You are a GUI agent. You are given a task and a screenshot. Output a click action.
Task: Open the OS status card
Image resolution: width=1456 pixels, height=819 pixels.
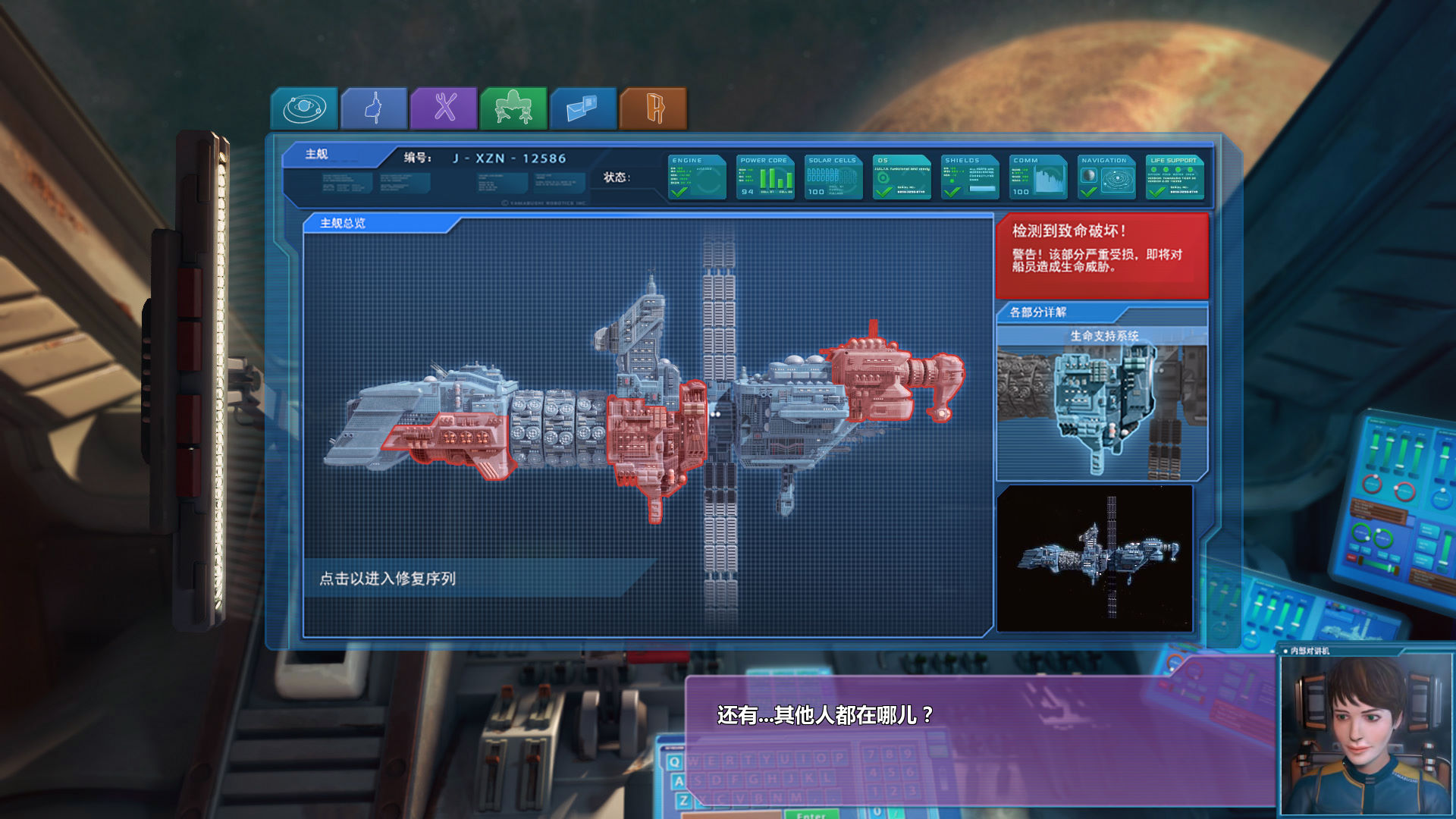901,177
